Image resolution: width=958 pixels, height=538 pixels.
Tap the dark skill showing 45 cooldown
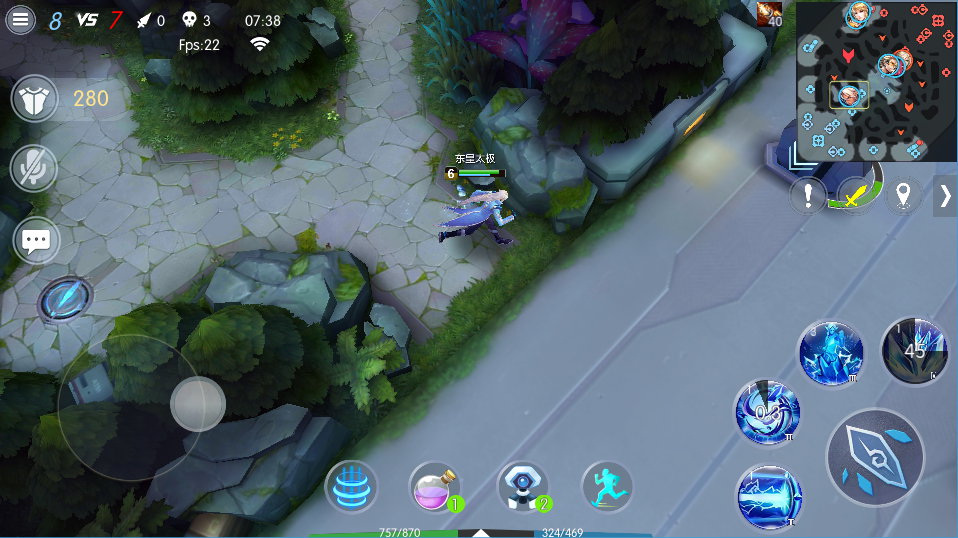914,351
